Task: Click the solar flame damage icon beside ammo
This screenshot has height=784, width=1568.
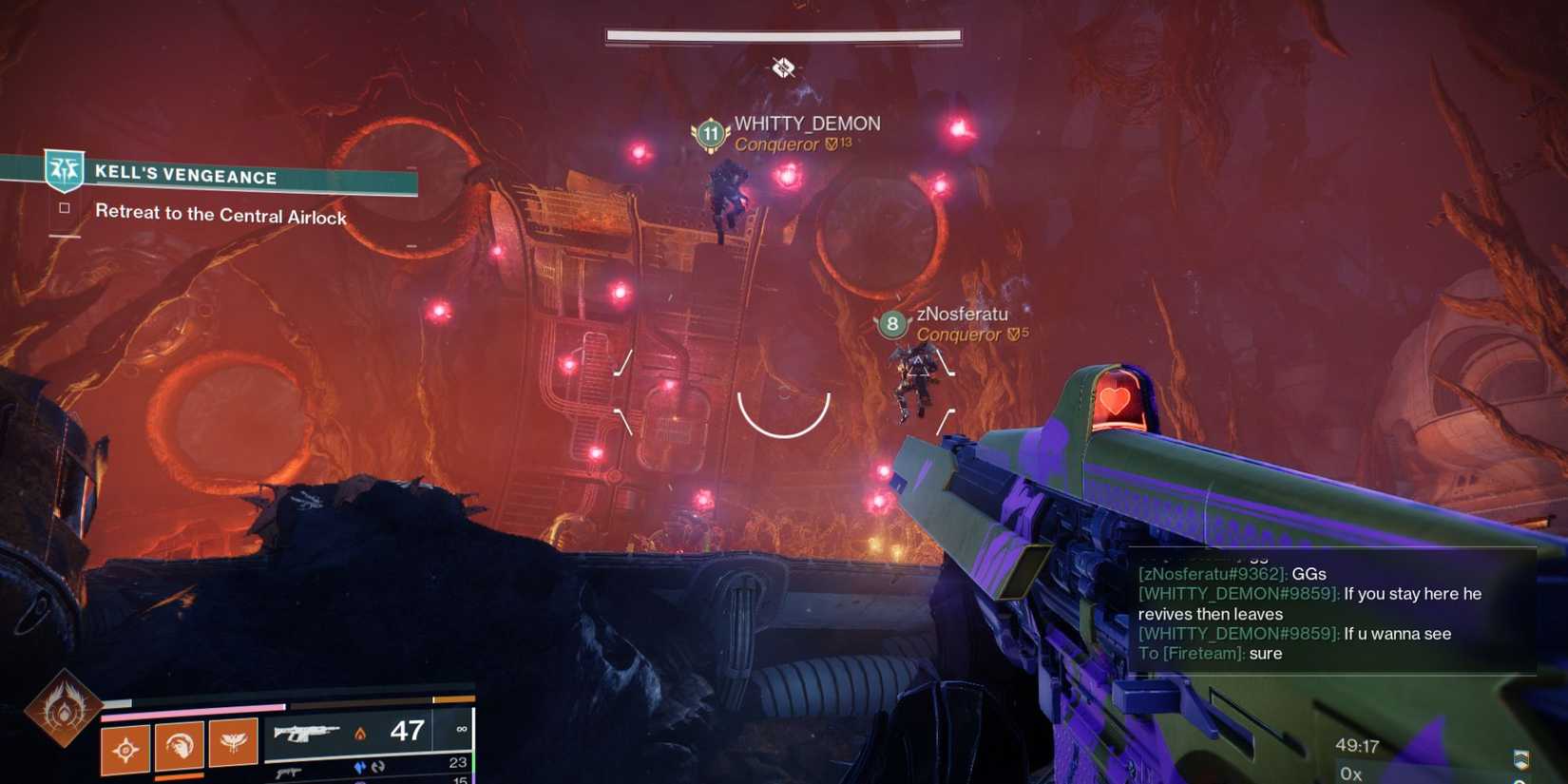Action: pyautogui.click(x=357, y=731)
